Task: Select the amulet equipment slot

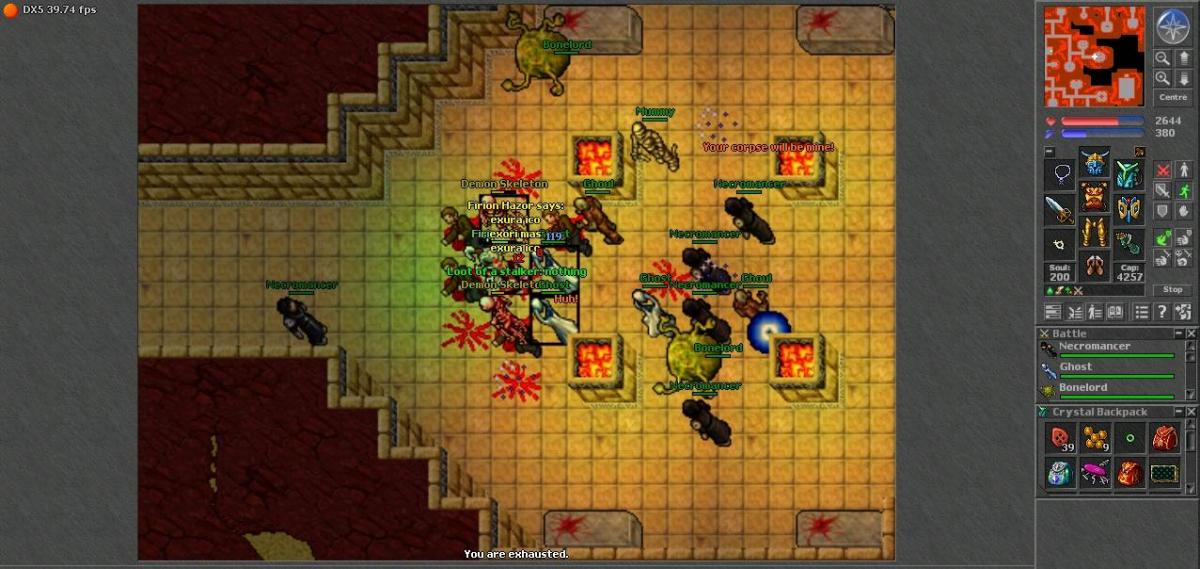Action: tap(1060, 175)
